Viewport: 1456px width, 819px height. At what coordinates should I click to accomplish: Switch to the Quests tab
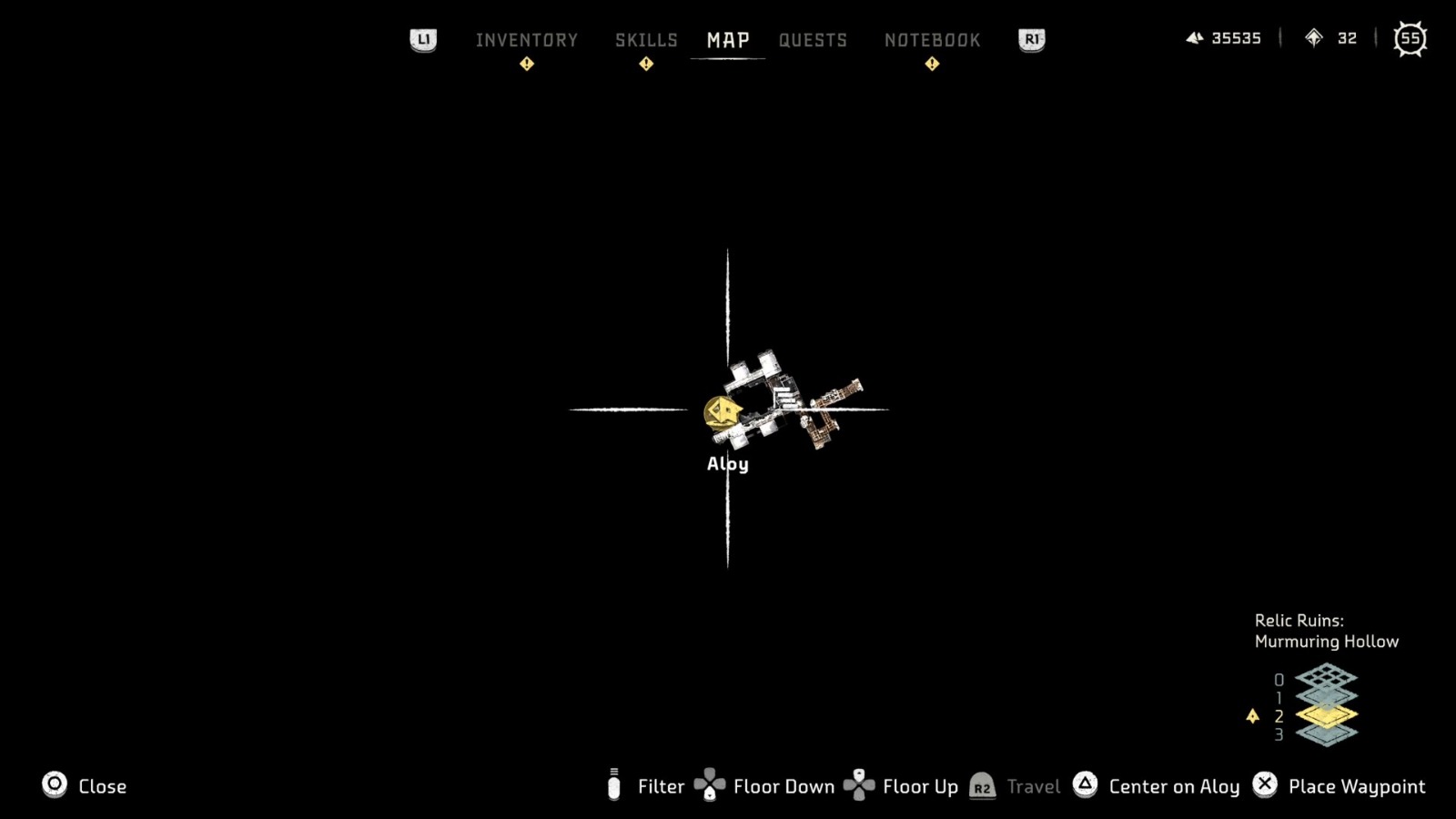pos(813,39)
